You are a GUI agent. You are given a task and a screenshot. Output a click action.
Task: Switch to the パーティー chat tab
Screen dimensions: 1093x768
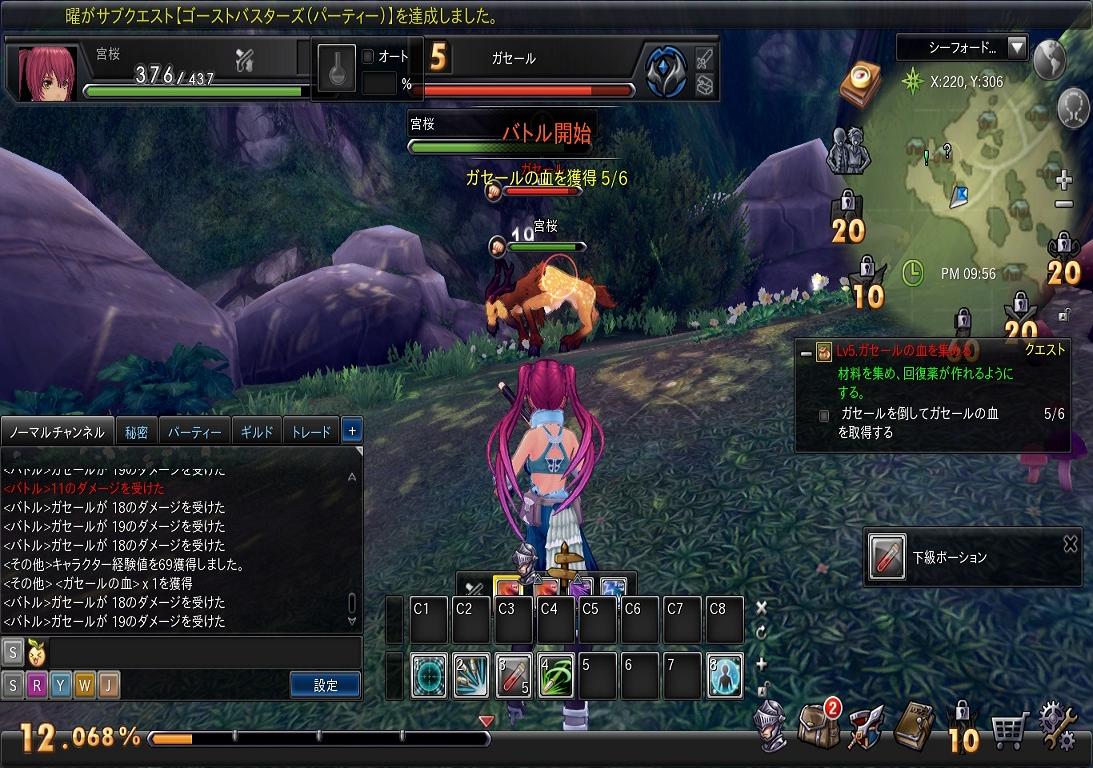pyautogui.click(x=194, y=432)
